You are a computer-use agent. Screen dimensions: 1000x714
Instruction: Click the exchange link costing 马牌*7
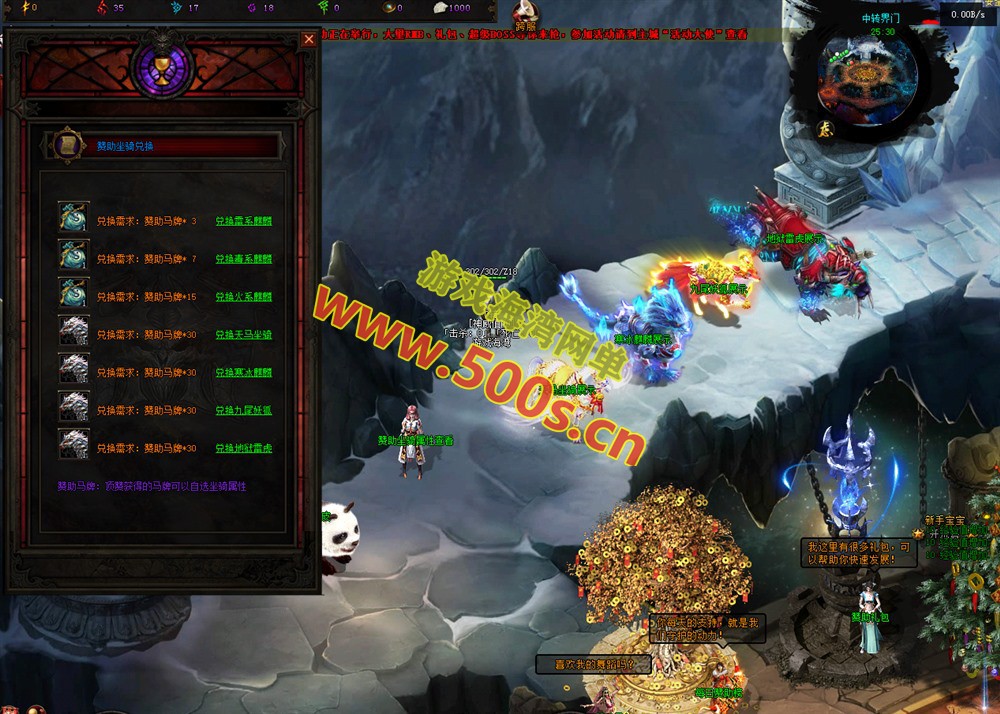click(x=243, y=259)
